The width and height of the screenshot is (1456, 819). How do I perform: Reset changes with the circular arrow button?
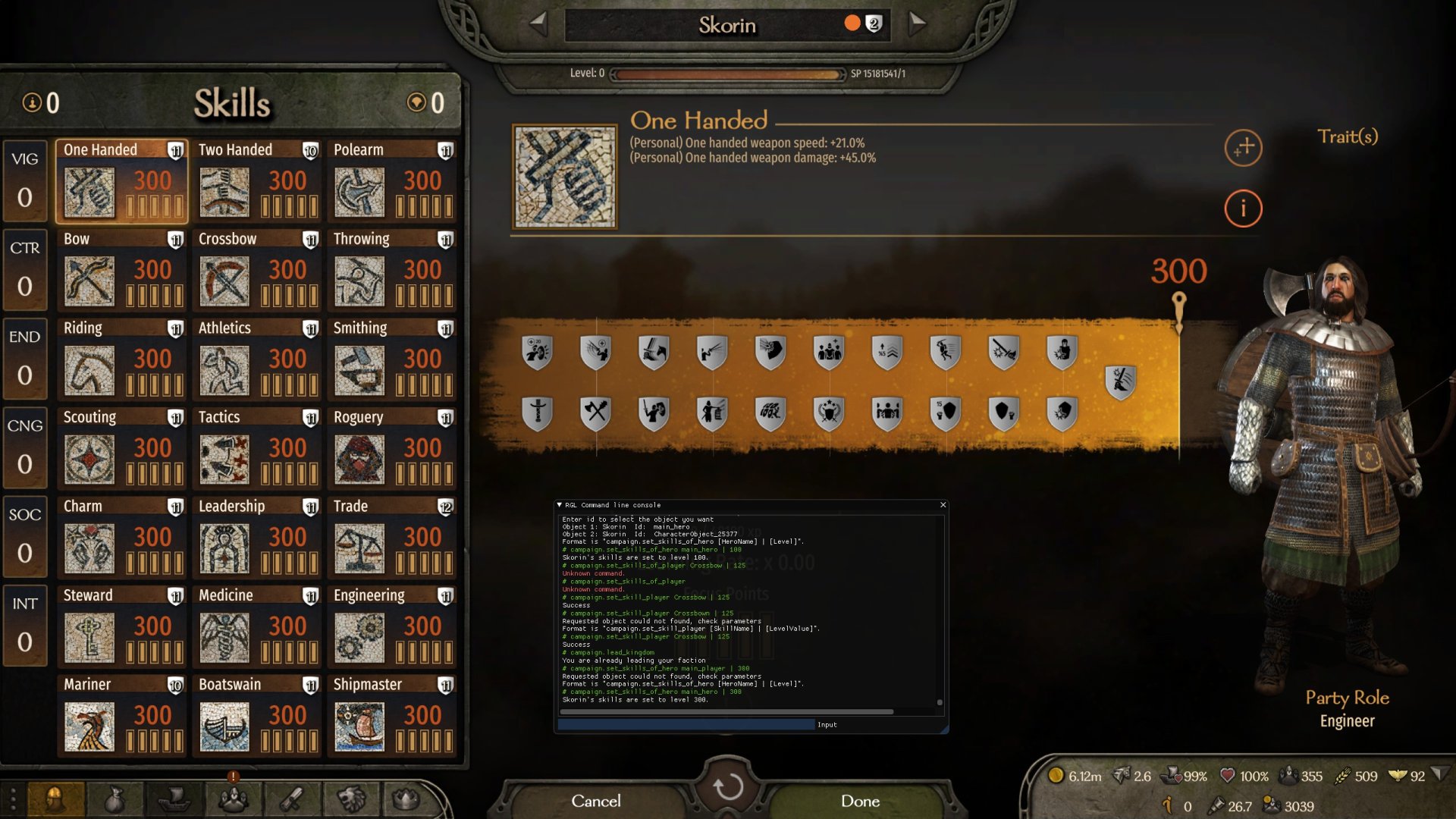[727, 787]
